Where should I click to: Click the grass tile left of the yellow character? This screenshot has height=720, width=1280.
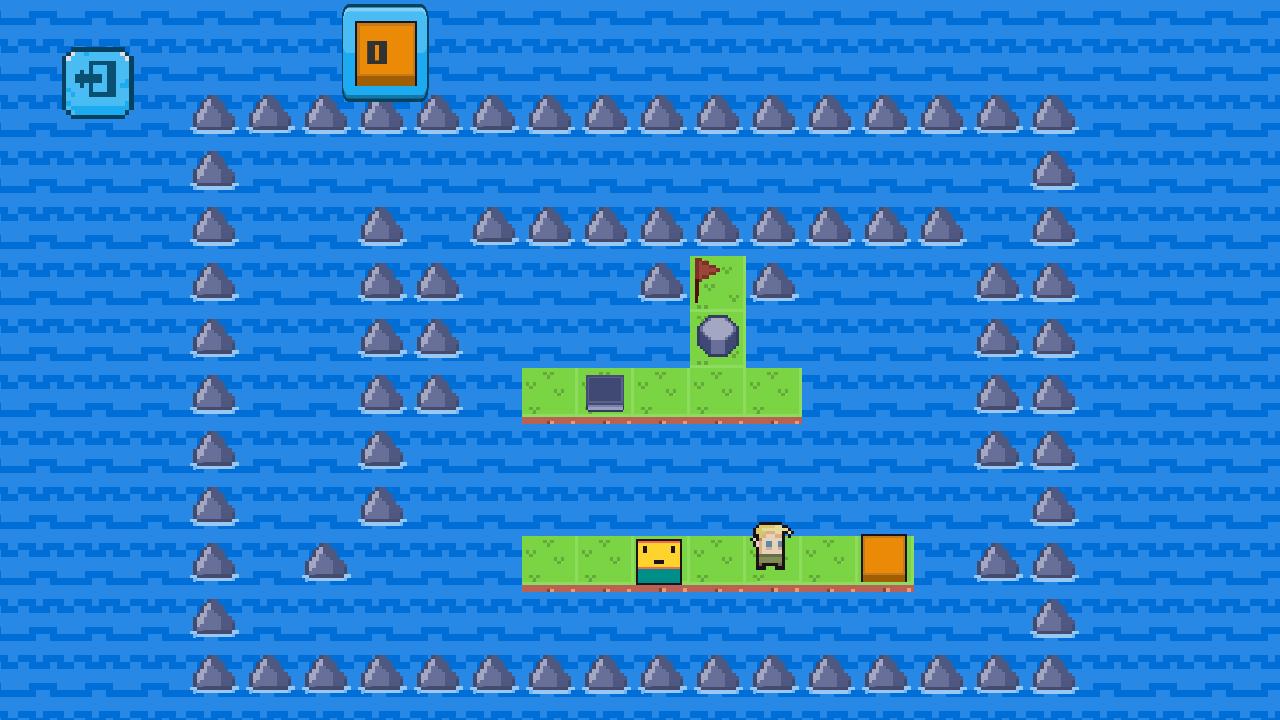tap(604, 561)
